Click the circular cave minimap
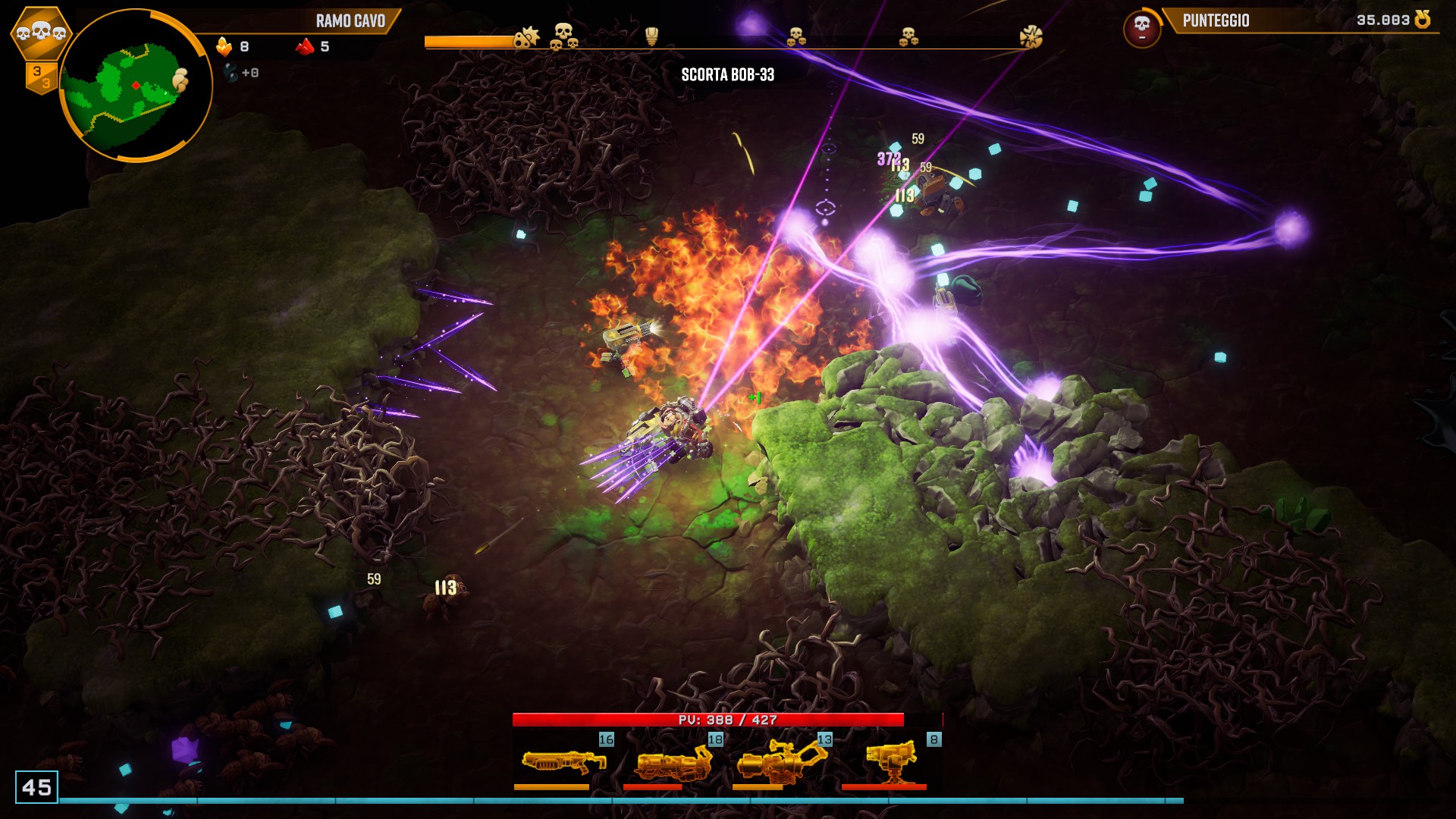 [135, 85]
